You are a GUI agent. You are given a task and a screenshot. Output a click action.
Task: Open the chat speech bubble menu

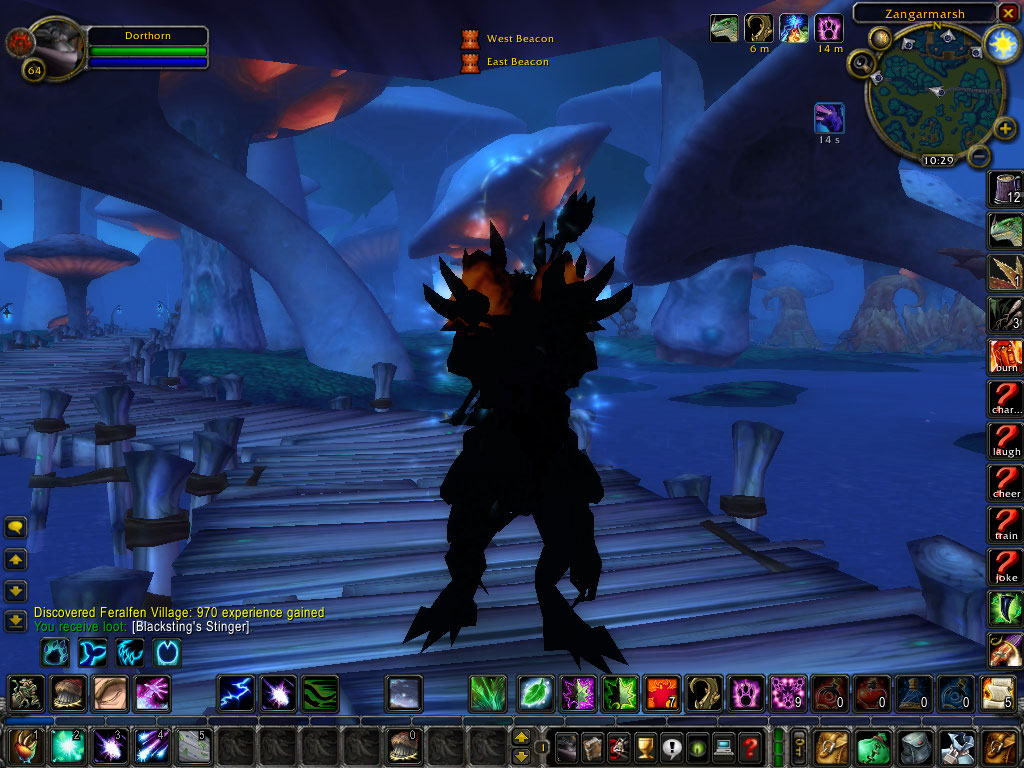click(x=15, y=527)
